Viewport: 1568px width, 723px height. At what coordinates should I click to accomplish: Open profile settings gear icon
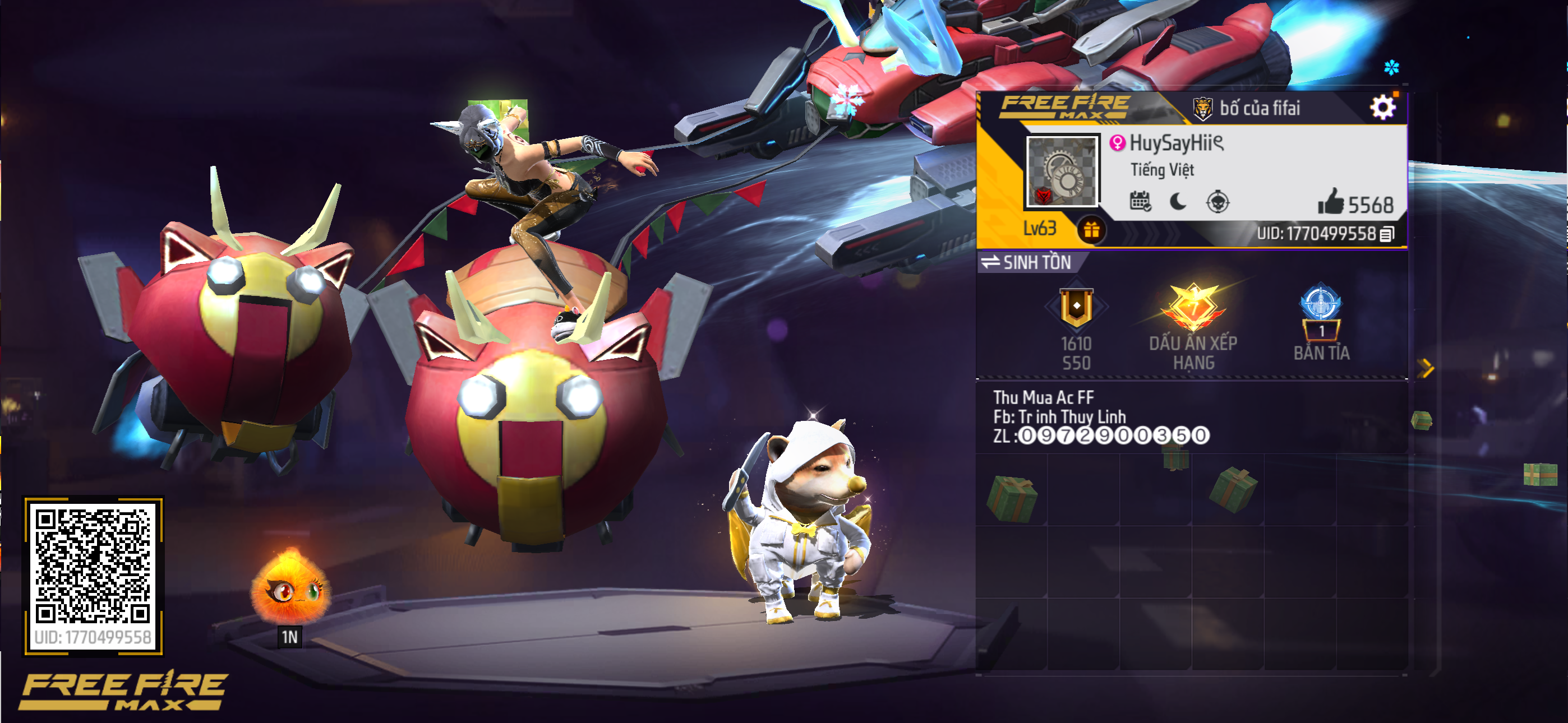[1382, 108]
